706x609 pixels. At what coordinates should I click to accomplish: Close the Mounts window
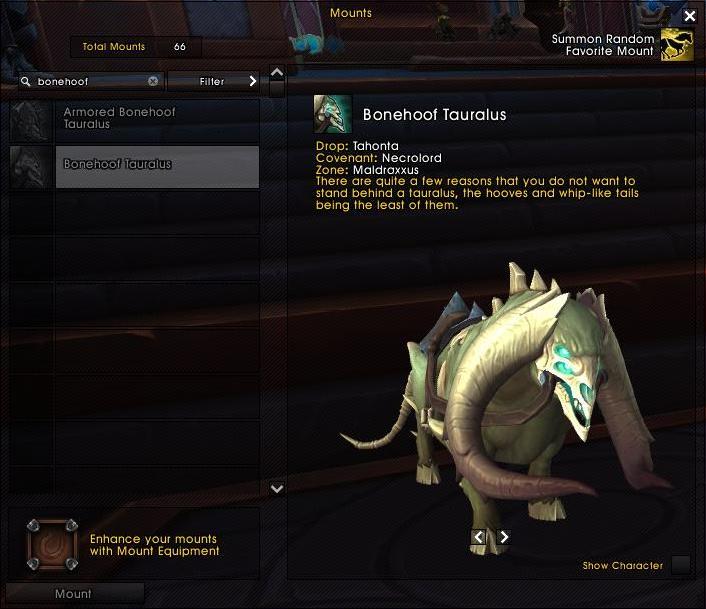[690, 16]
